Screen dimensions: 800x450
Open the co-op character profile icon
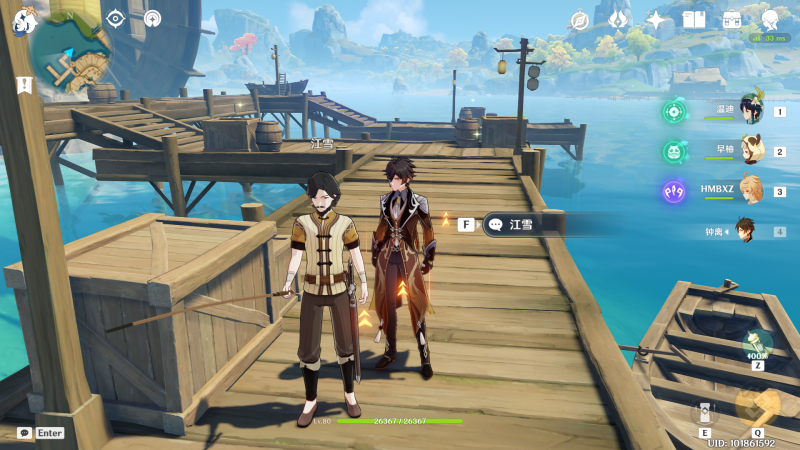coord(770,19)
